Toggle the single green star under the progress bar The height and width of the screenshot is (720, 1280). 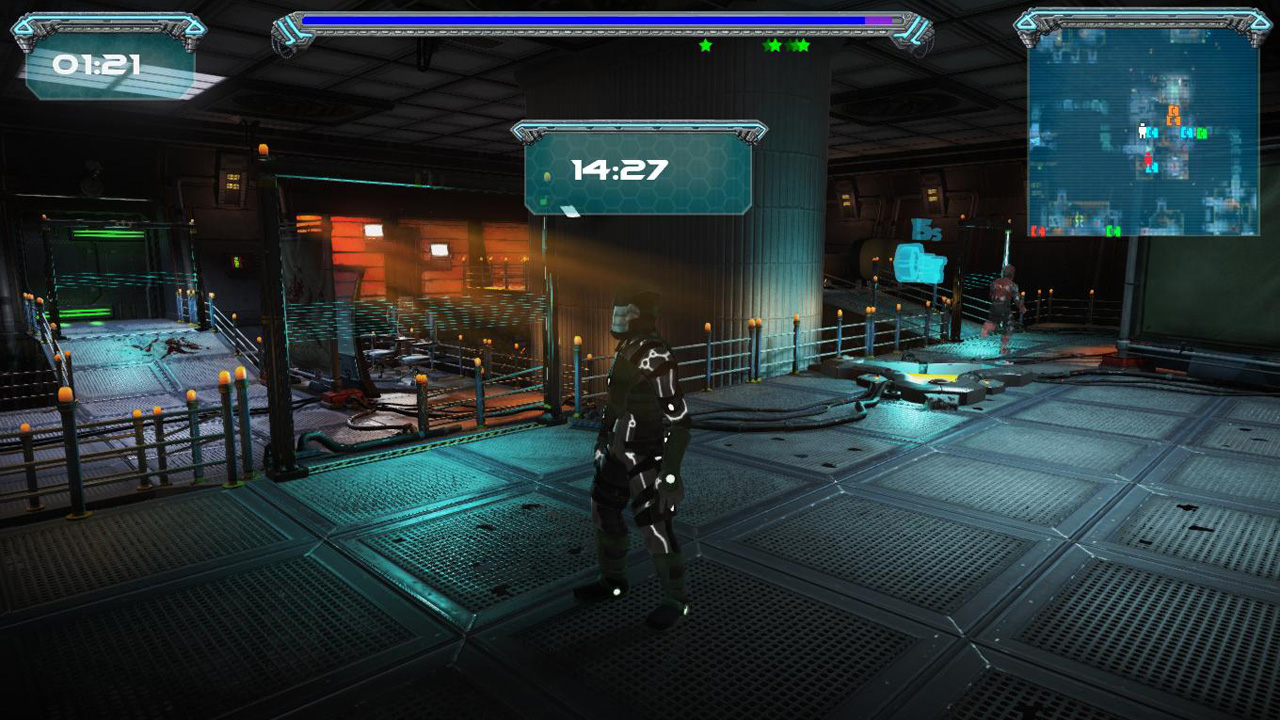706,46
